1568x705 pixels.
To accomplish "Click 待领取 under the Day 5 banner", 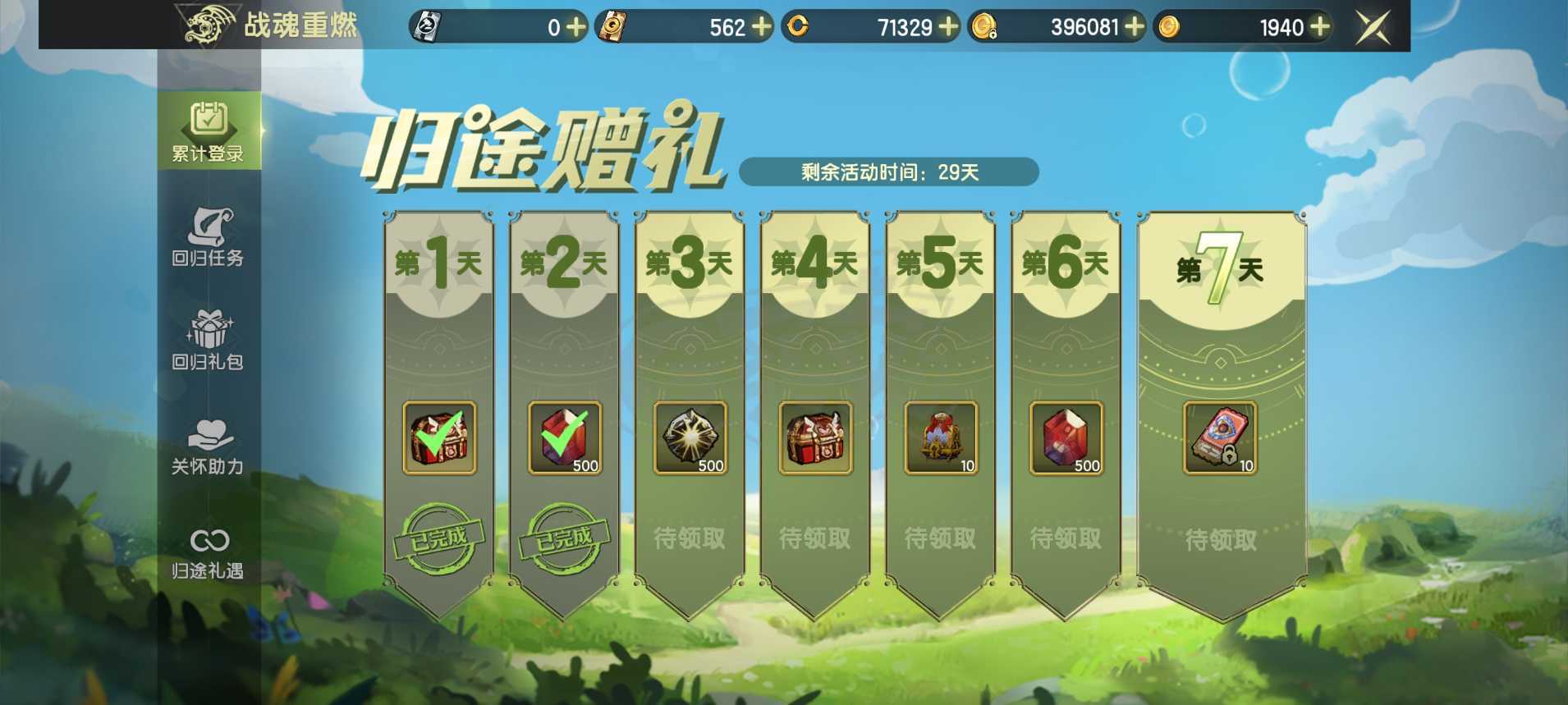I will 940,539.
